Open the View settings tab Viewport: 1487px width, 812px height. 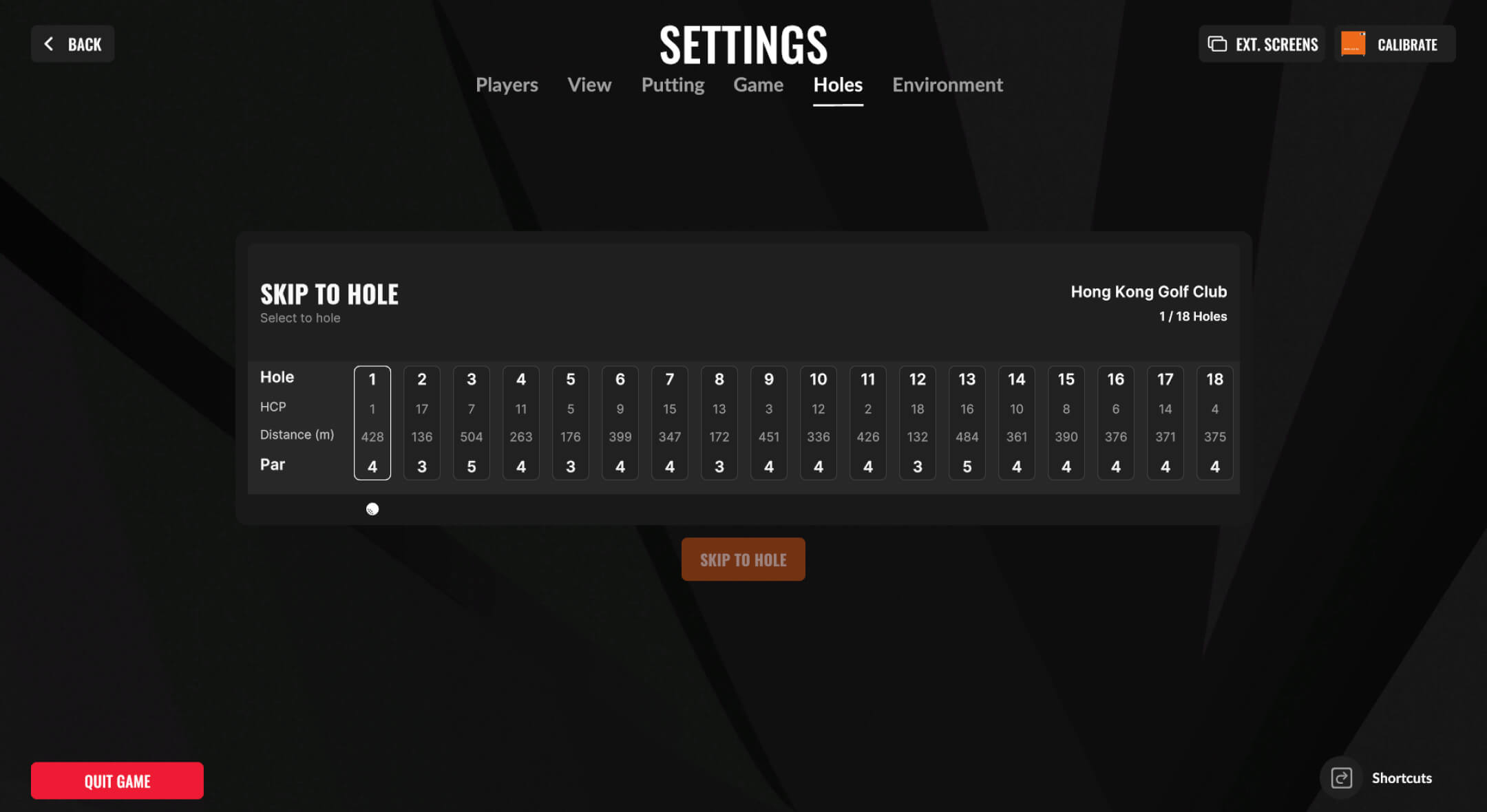[589, 85]
